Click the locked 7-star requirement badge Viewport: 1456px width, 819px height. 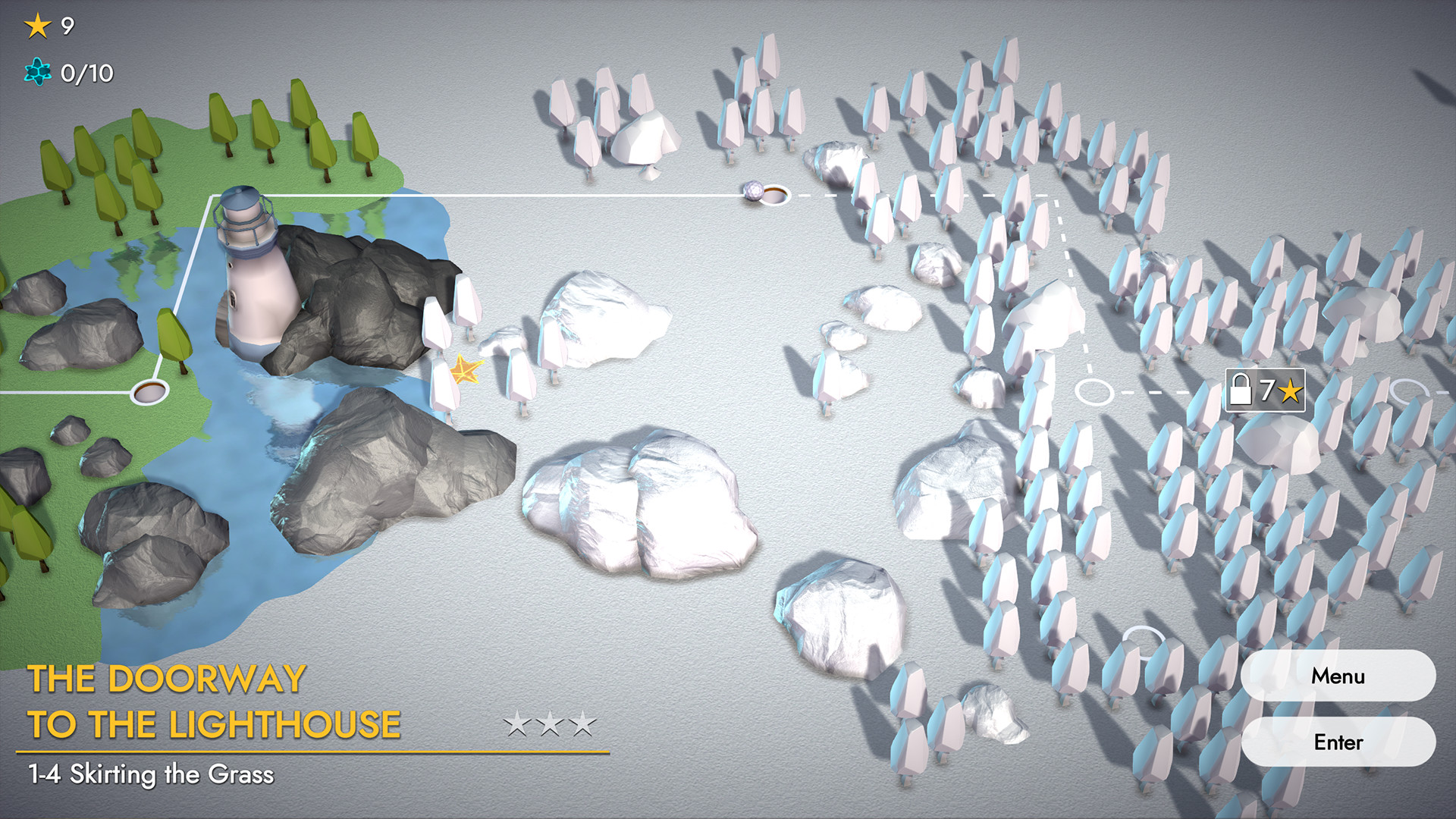click(x=1265, y=391)
